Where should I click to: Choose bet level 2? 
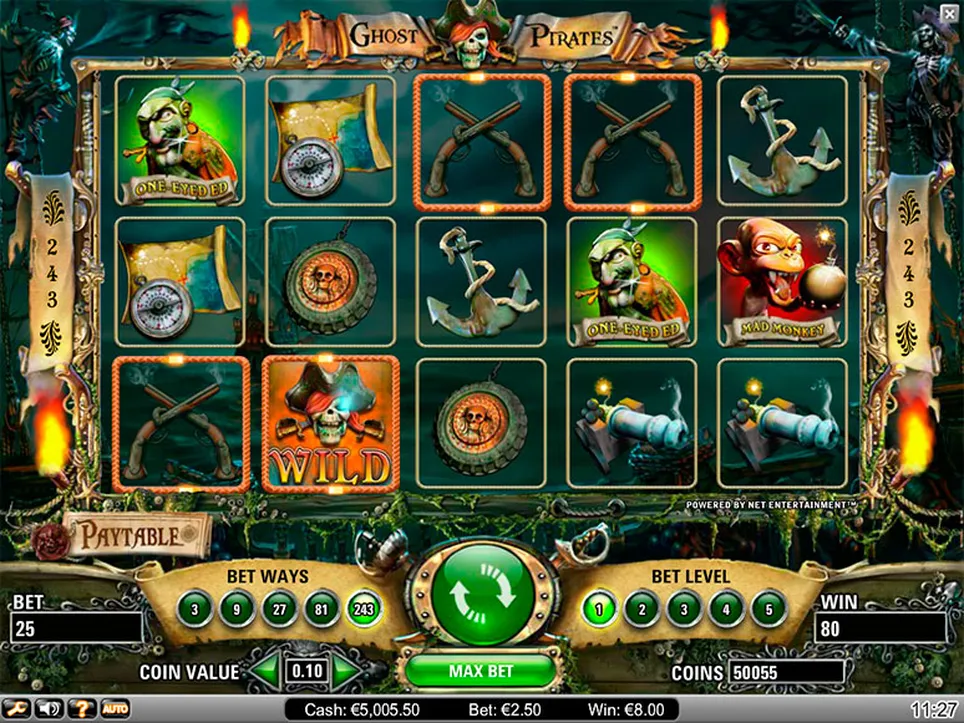click(x=642, y=606)
